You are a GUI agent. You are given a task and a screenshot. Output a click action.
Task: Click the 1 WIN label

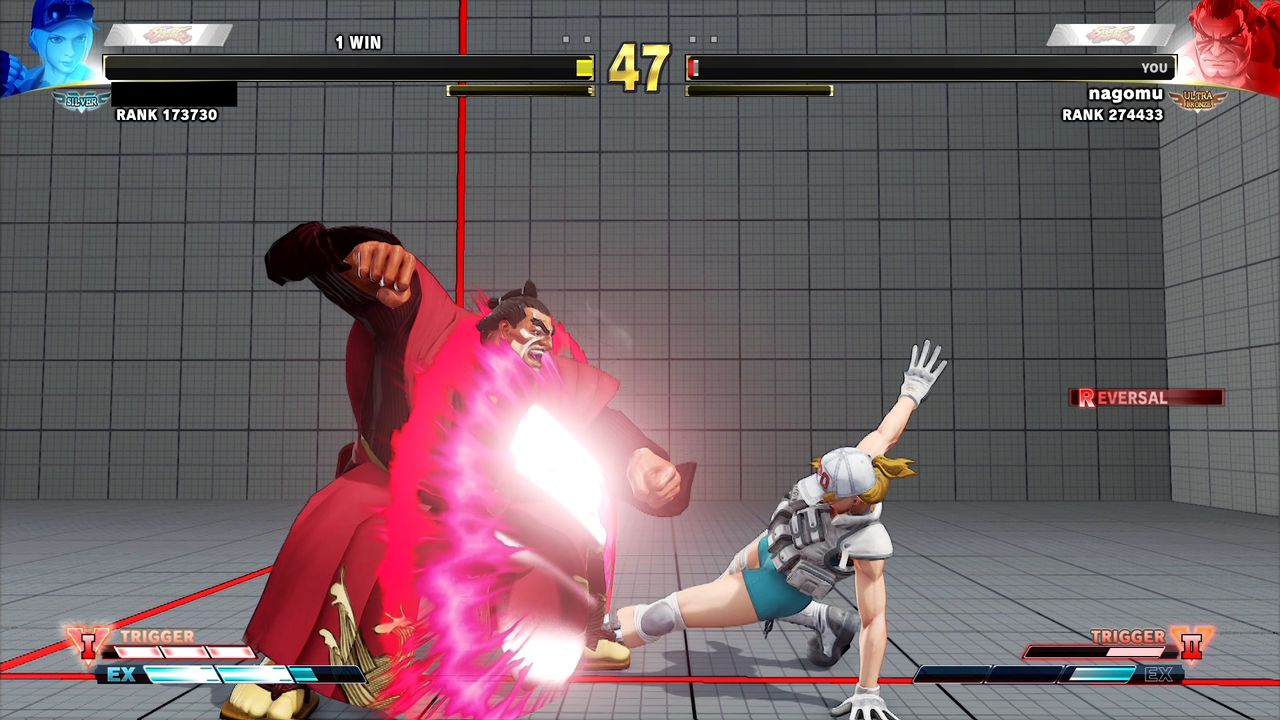pos(360,42)
